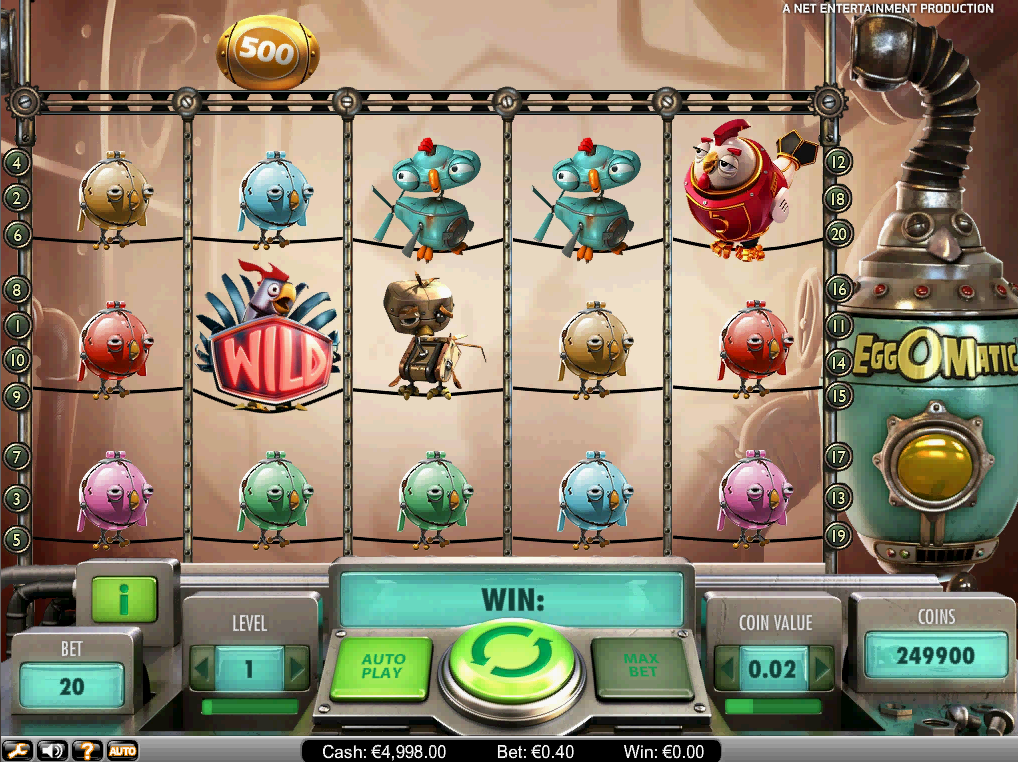Lower the Coin Value
This screenshot has height=762, width=1018.
pyautogui.click(x=728, y=668)
